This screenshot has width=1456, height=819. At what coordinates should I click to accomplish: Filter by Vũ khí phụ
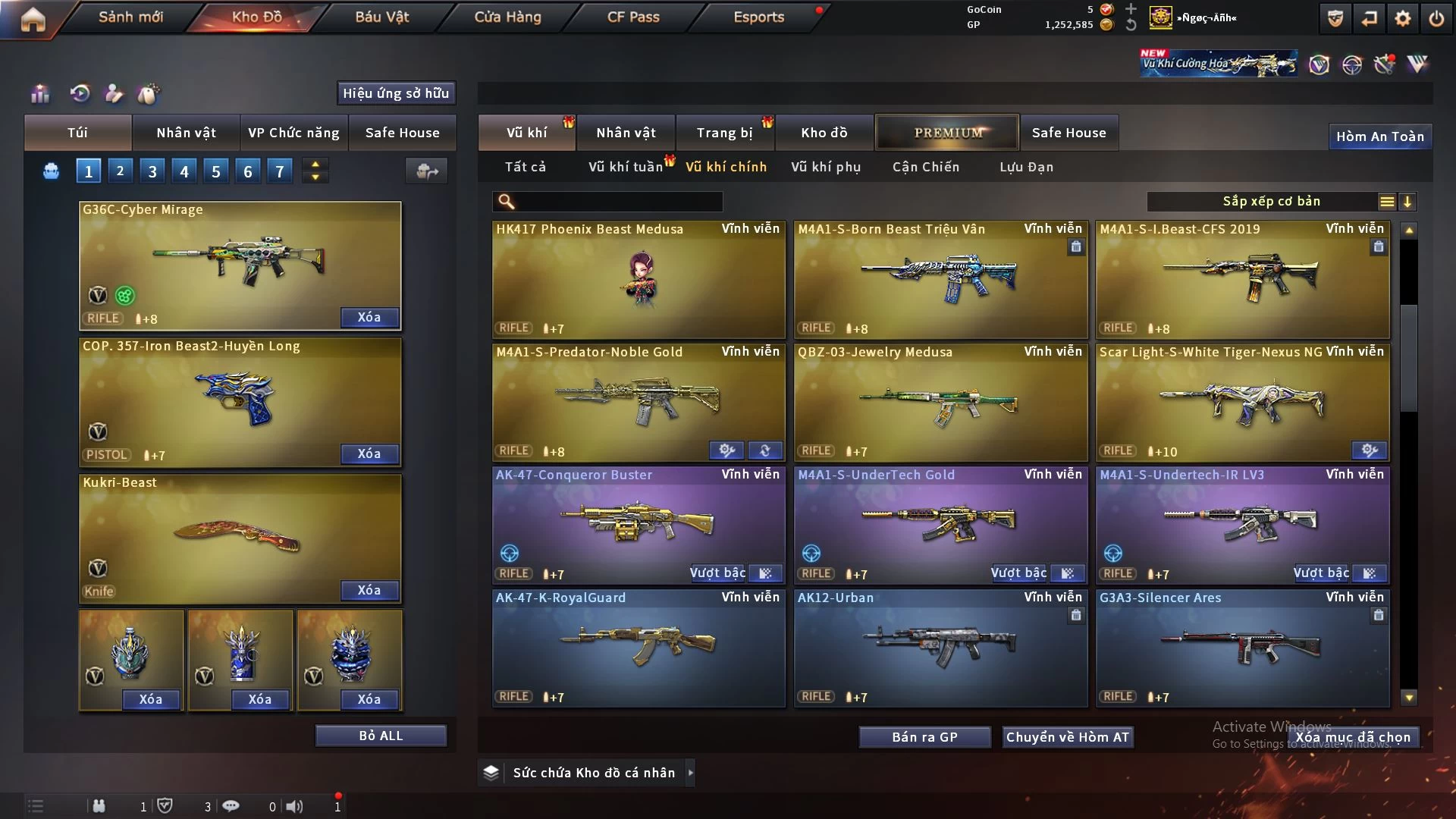[826, 167]
